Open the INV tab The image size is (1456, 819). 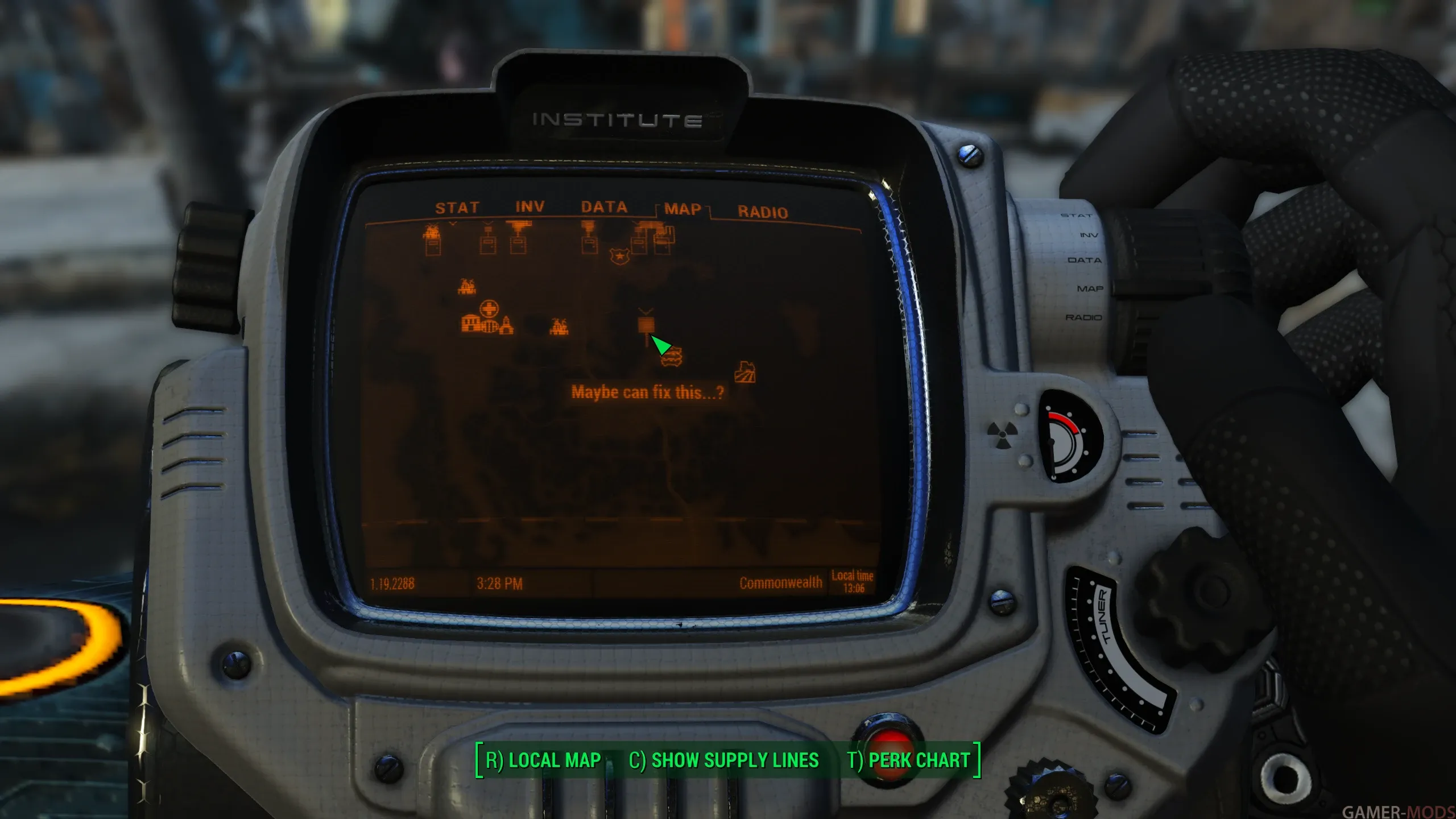[x=530, y=207]
